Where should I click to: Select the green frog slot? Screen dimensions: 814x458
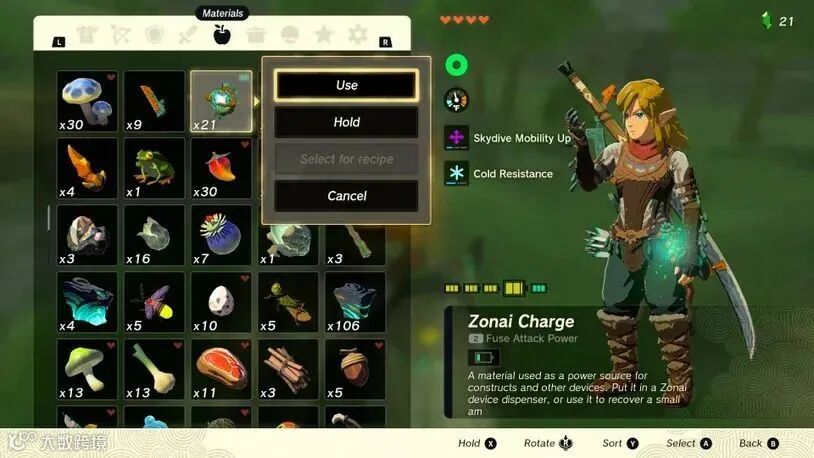pos(154,168)
